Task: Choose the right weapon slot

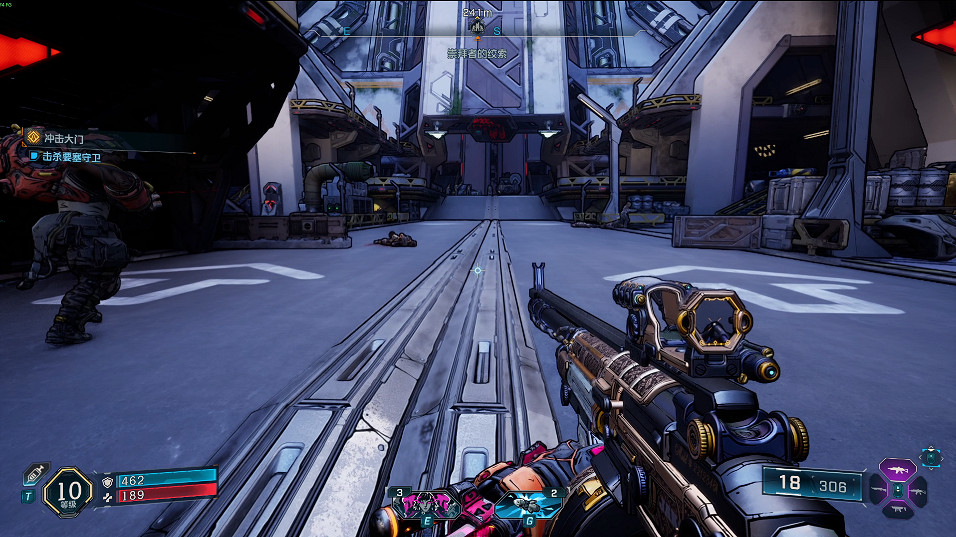Action: pyautogui.click(x=918, y=490)
